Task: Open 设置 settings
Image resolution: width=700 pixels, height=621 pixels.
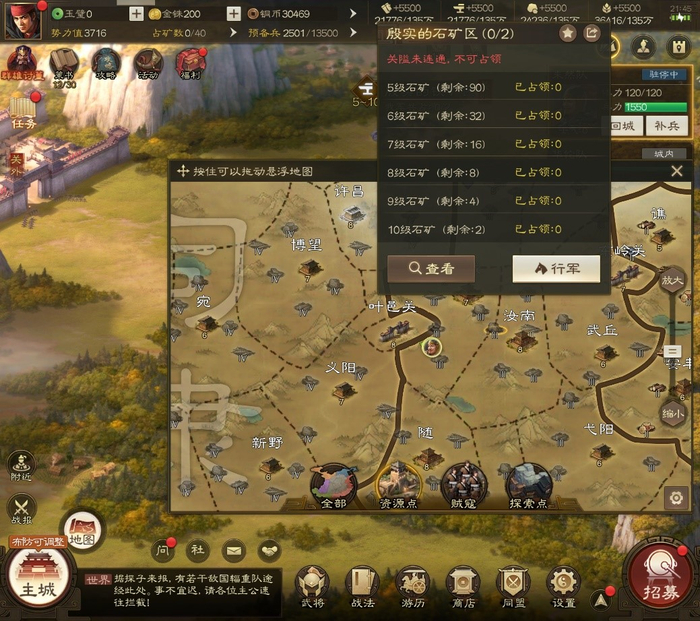Action: click(564, 586)
